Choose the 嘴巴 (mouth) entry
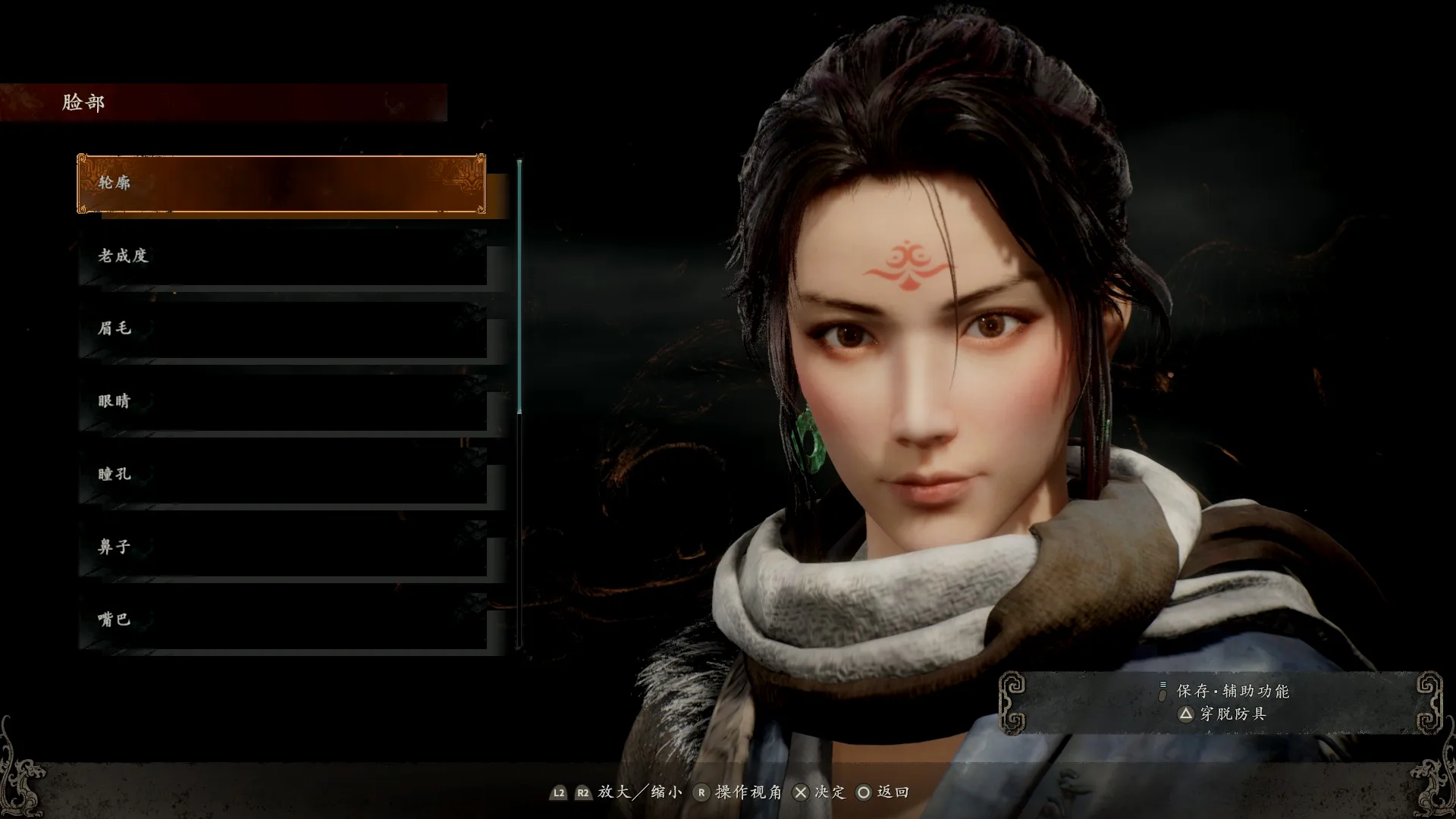Screen dimensions: 1456x819 pyautogui.click(x=282, y=620)
